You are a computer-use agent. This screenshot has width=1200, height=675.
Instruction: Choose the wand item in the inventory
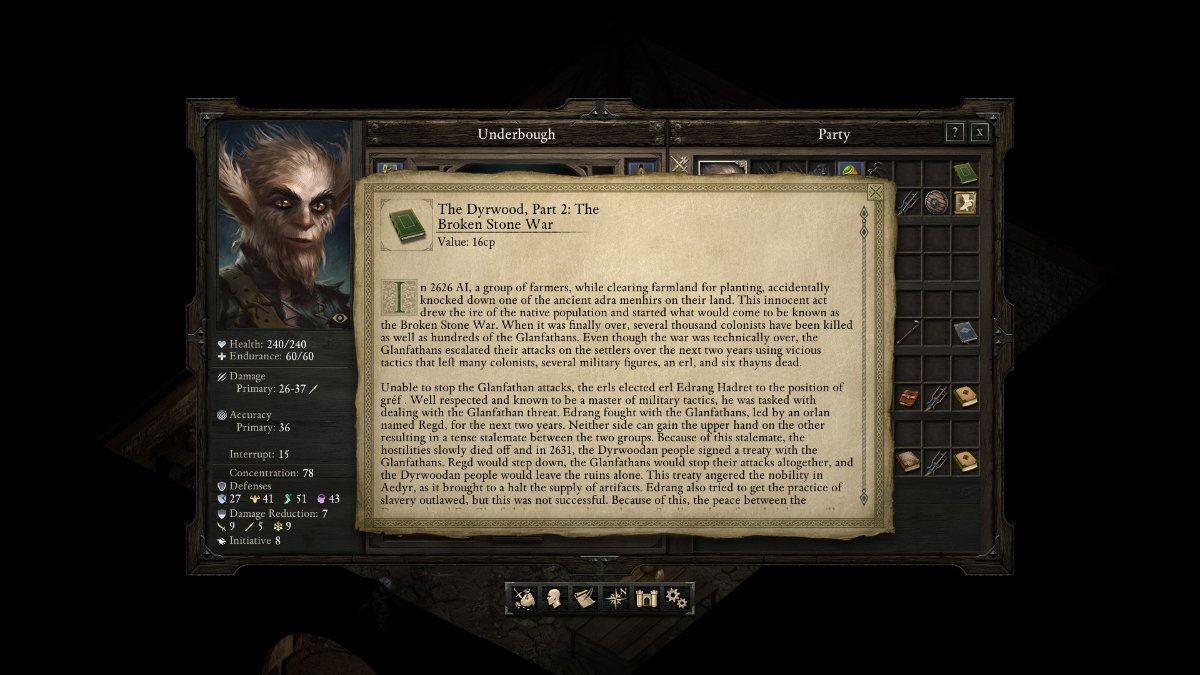point(907,332)
